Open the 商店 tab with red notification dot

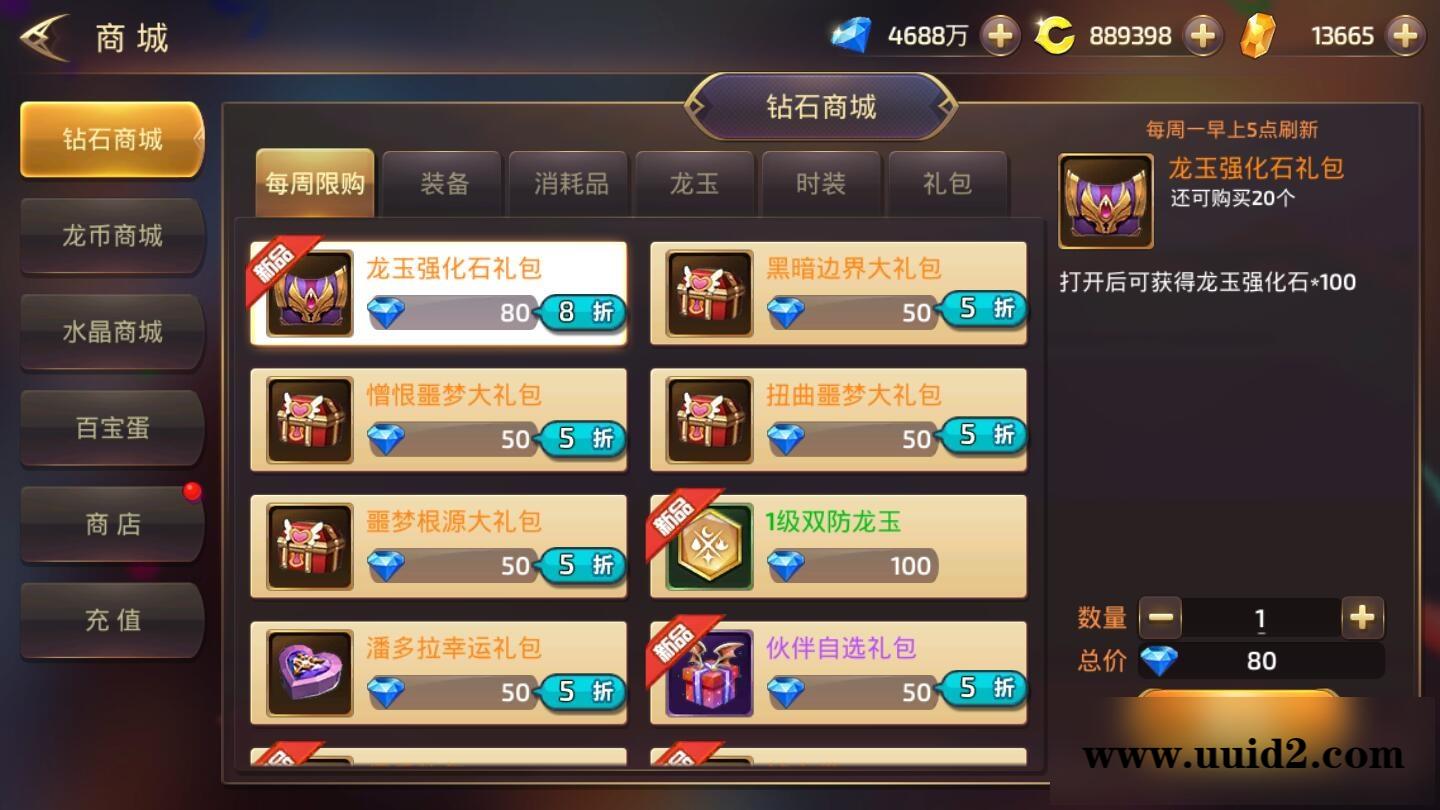[111, 524]
